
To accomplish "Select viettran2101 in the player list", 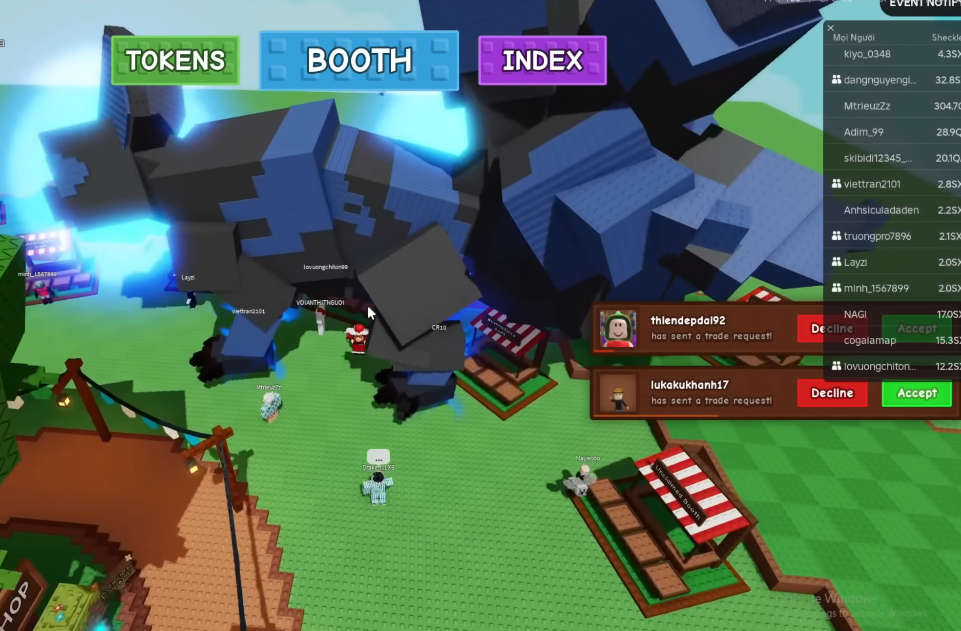I will [x=872, y=184].
